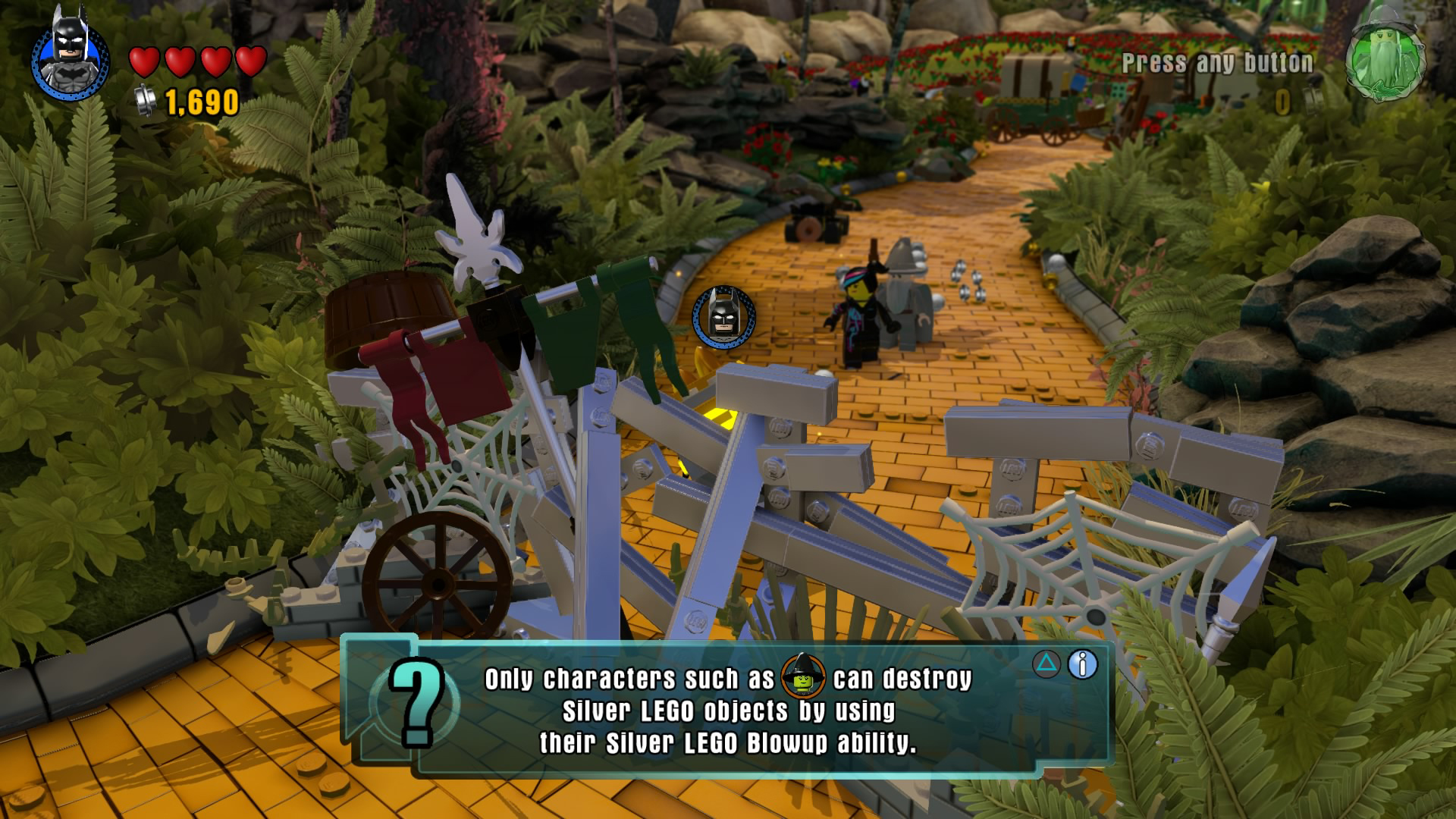Image resolution: width=1456 pixels, height=819 pixels.
Task: Select the Batman character portrait icon
Action: pyautogui.click(x=68, y=61)
